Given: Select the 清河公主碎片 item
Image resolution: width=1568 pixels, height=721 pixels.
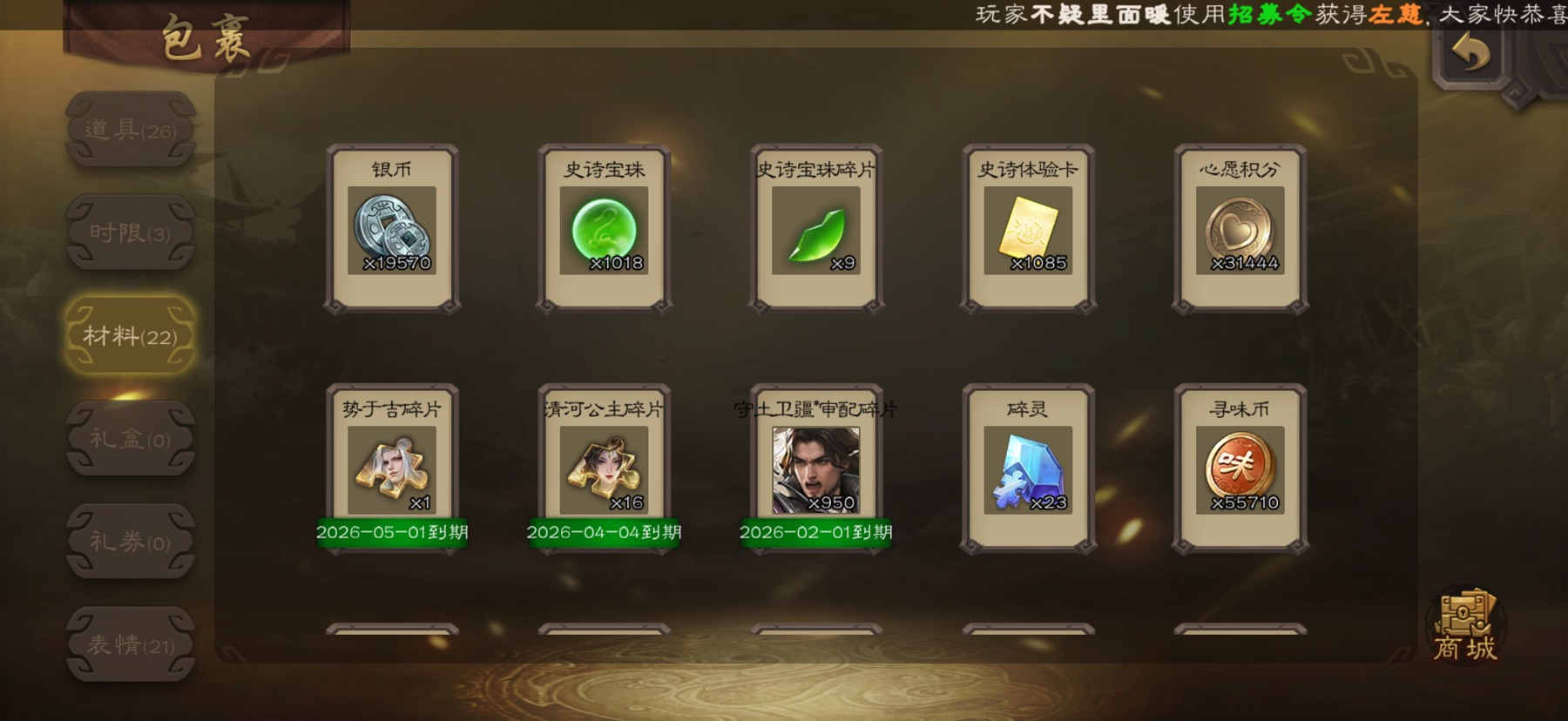Looking at the screenshot, I should point(604,470).
